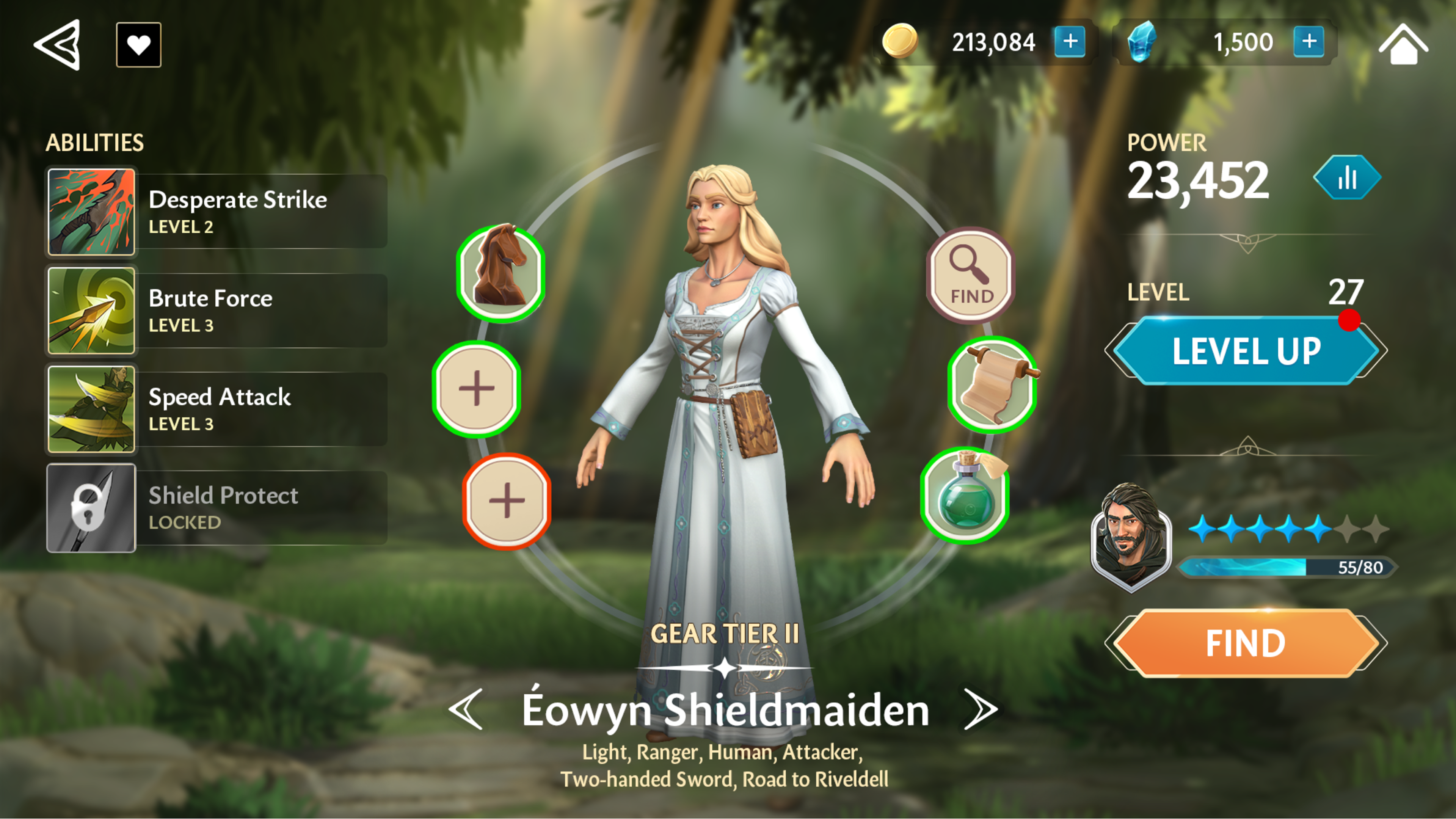Add more gold coins

(x=1069, y=42)
